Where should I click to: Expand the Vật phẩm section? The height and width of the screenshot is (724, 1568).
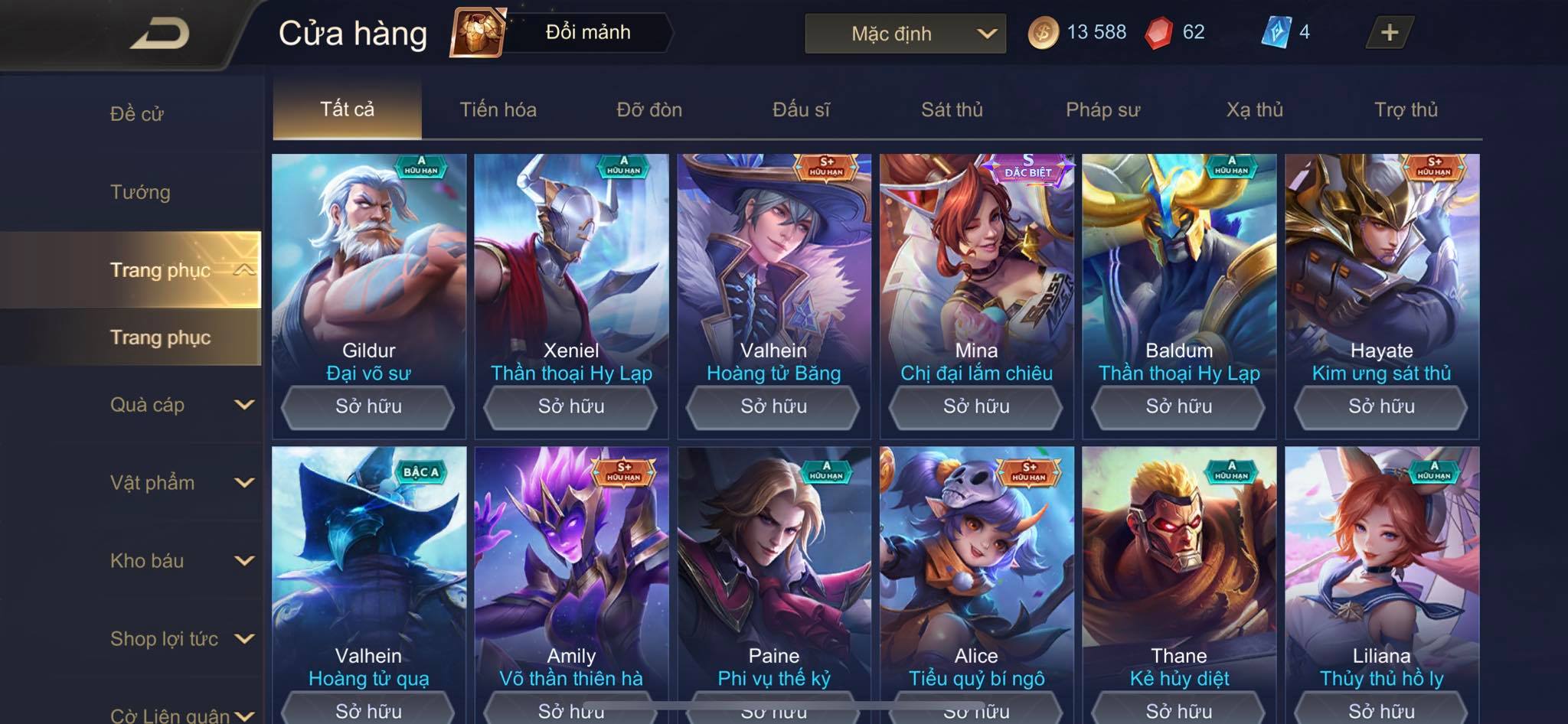pos(181,483)
